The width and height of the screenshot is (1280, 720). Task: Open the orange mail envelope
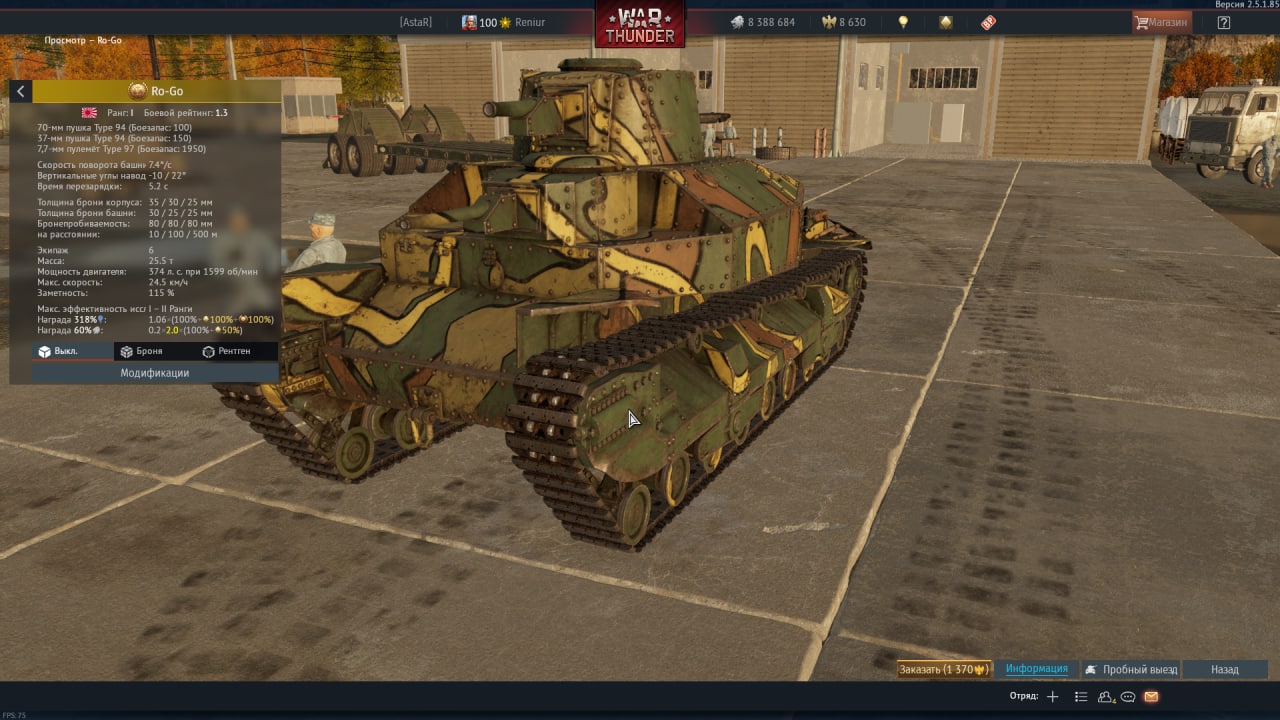pyautogui.click(x=1151, y=697)
